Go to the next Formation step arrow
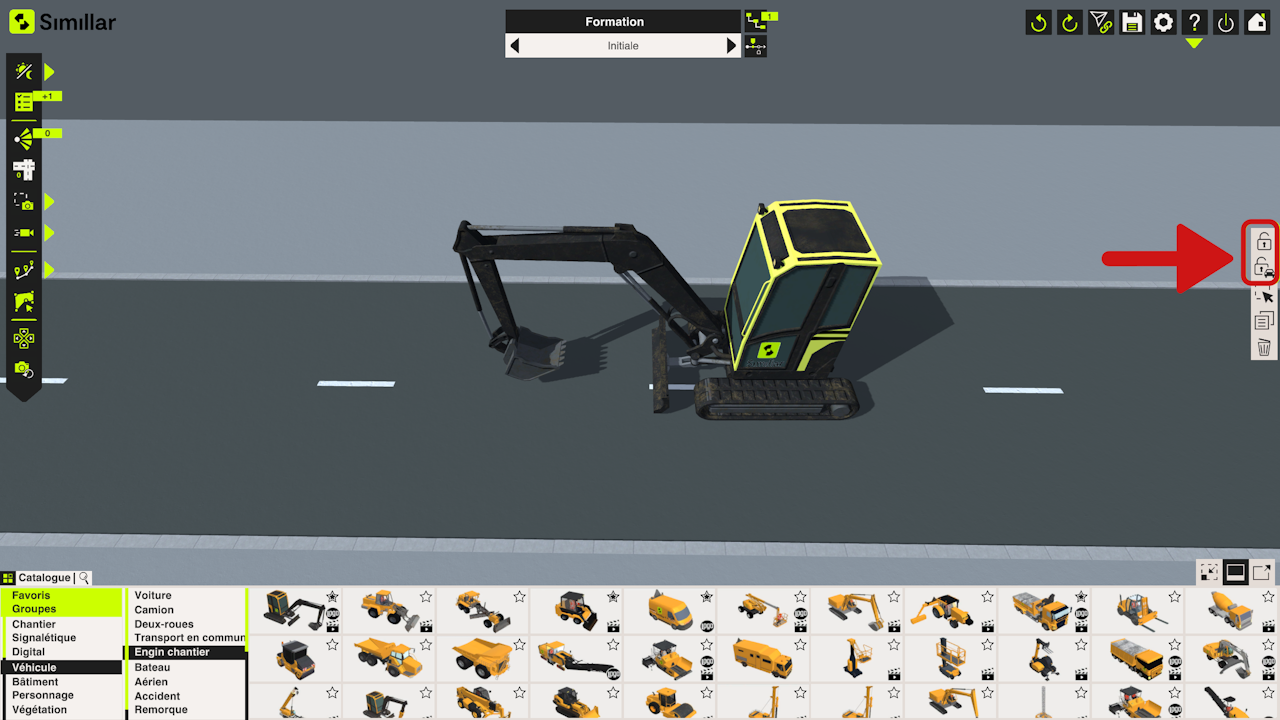 (732, 46)
